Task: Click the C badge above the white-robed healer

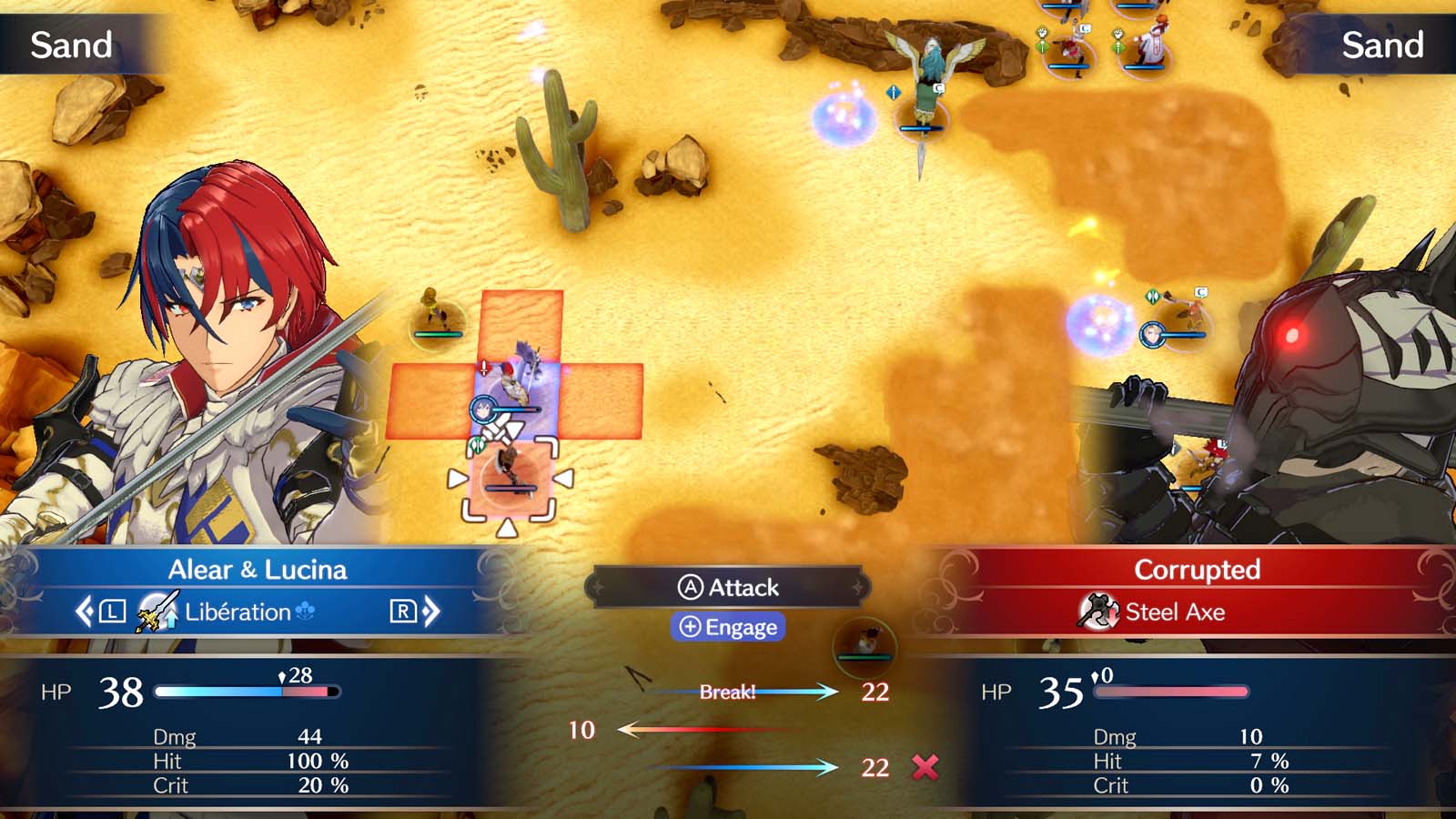Action: click(x=1085, y=28)
